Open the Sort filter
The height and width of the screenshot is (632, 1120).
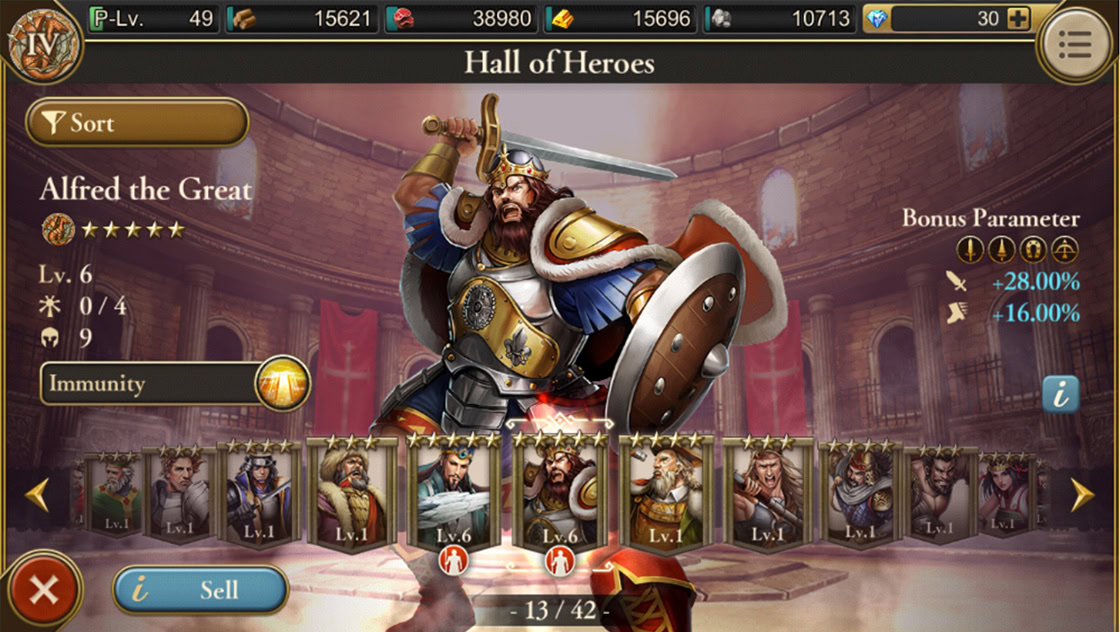(137, 123)
